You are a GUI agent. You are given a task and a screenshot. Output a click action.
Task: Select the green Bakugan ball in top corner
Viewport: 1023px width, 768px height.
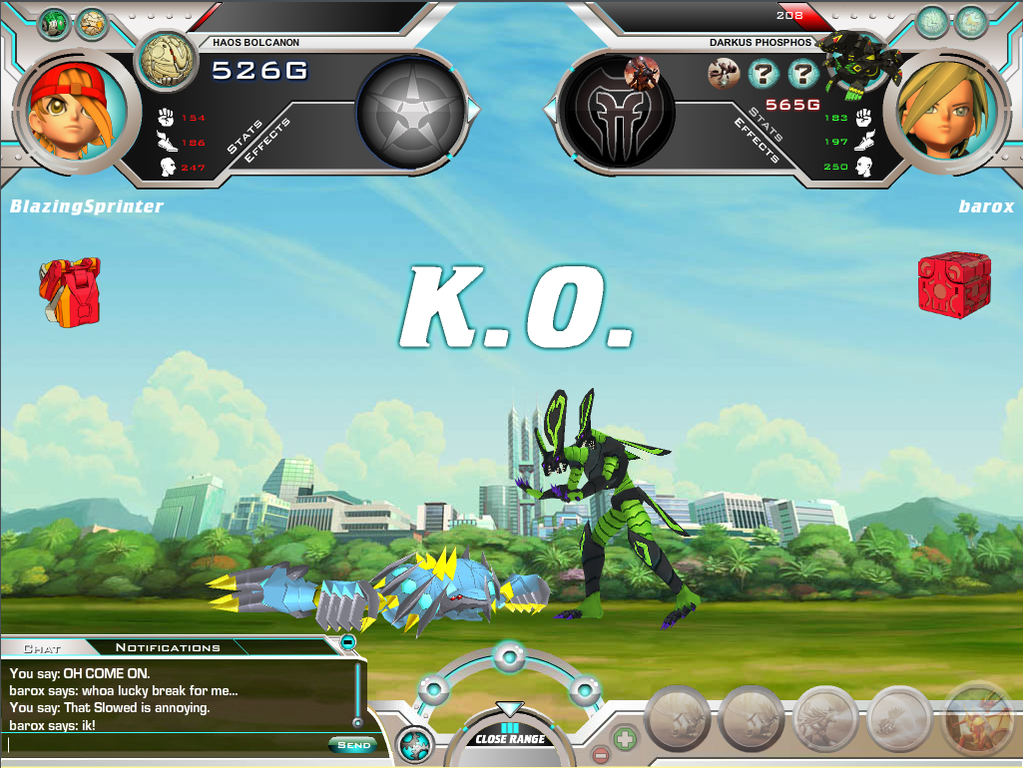(x=52, y=23)
